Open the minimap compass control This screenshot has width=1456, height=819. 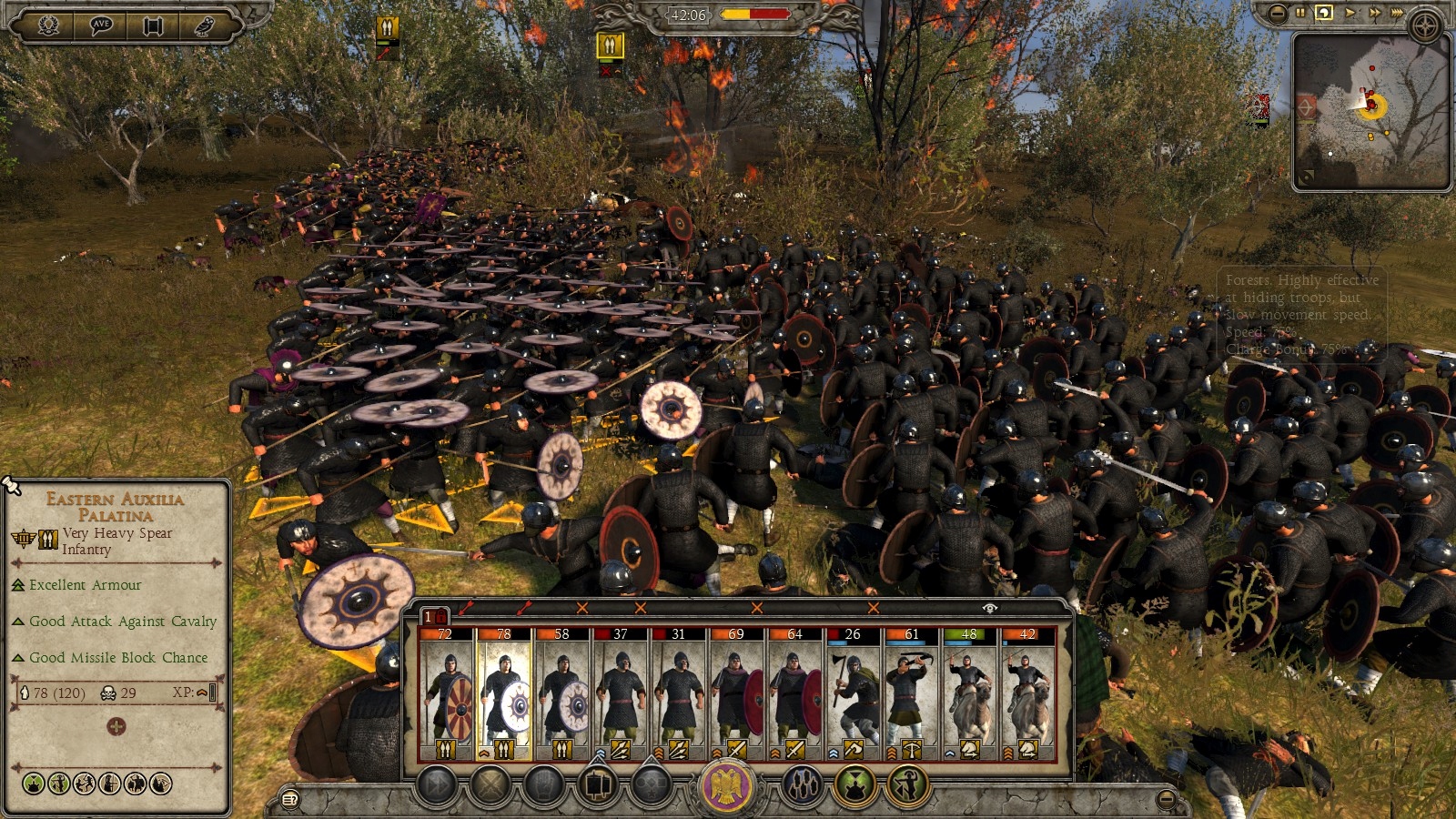(x=1424, y=25)
